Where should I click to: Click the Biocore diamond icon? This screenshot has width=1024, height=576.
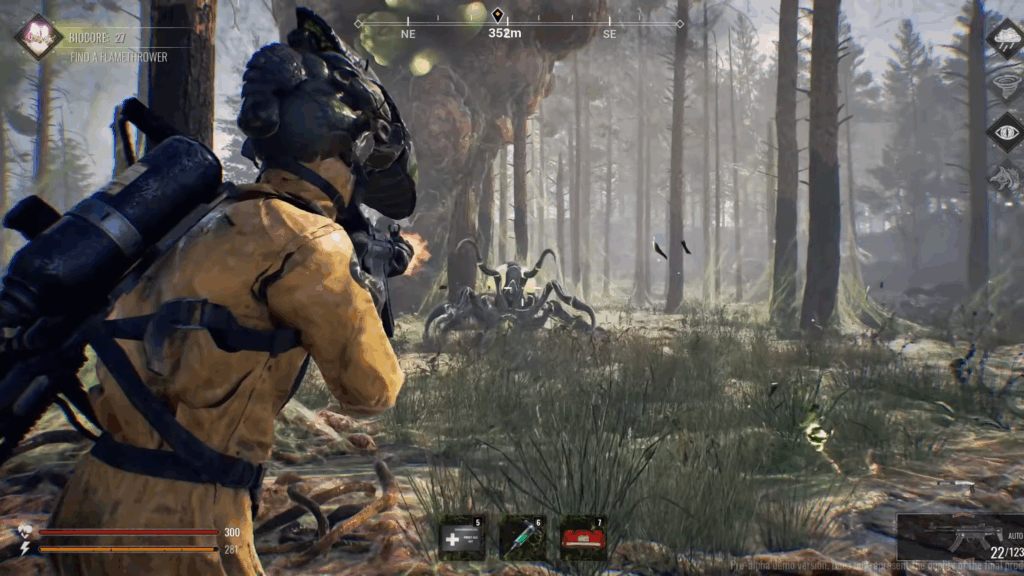point(38,37)
